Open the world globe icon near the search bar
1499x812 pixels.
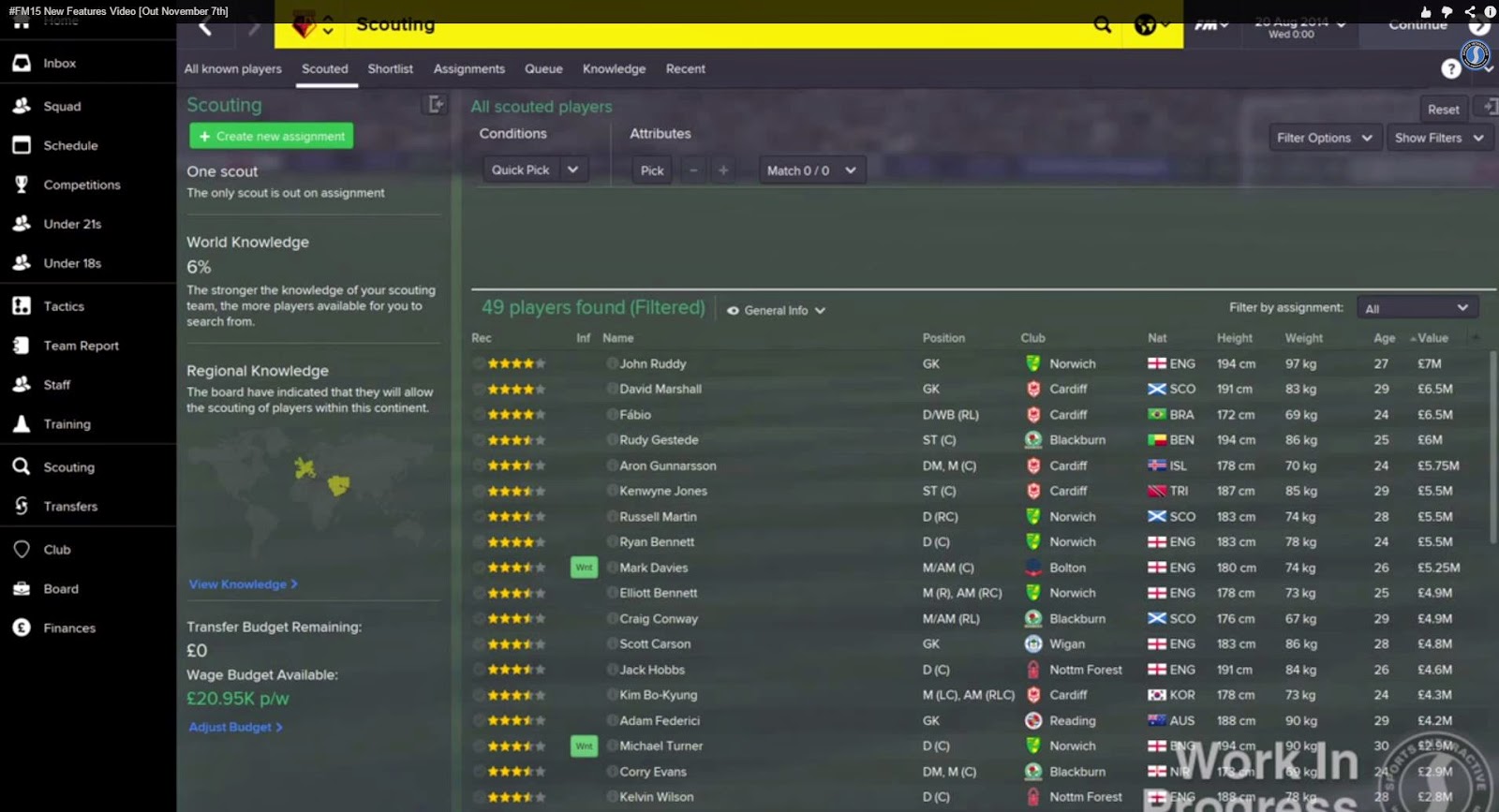point(1145,26)
